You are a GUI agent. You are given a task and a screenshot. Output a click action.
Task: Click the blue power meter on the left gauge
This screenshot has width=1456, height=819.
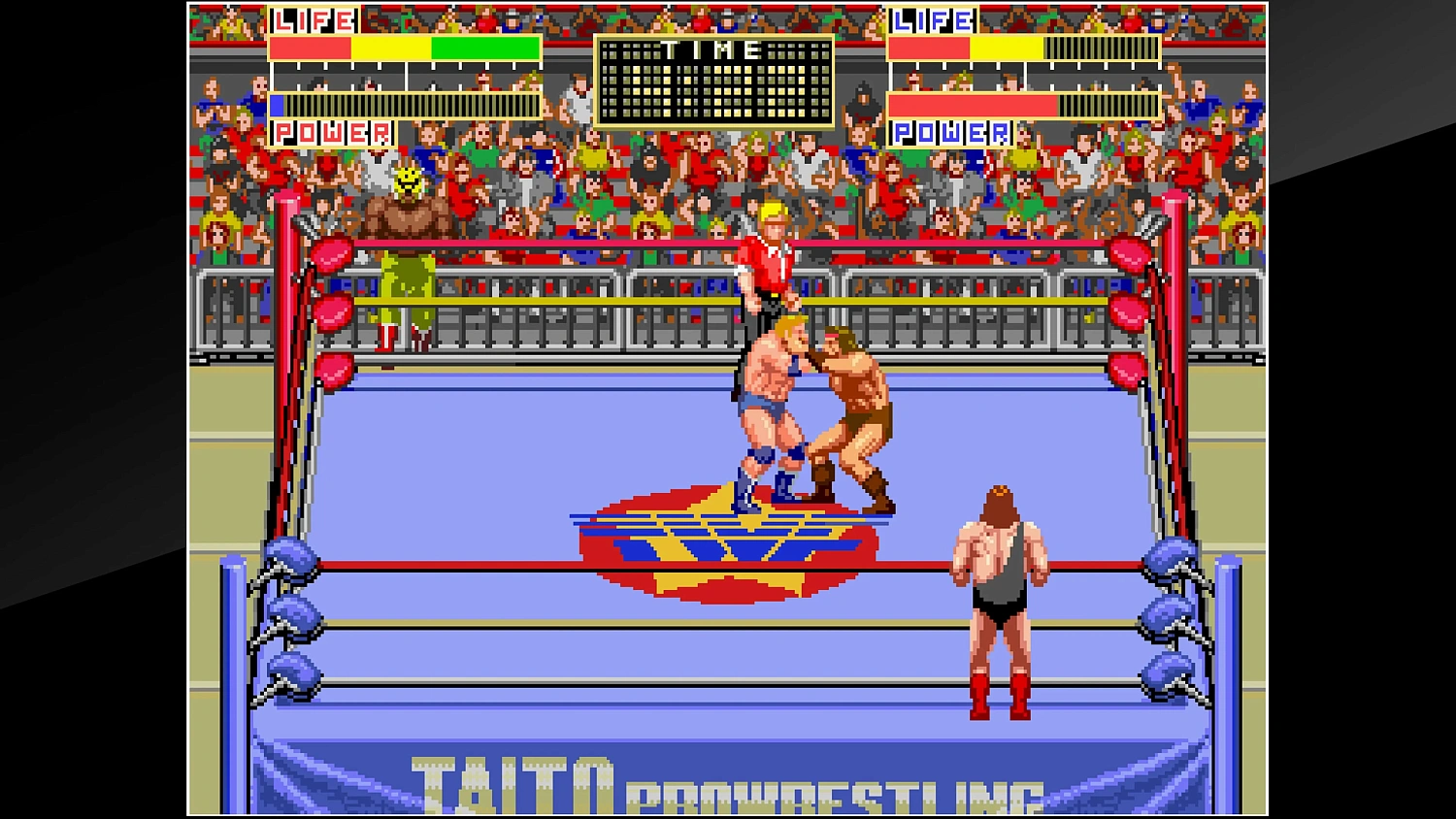(277, 105)
